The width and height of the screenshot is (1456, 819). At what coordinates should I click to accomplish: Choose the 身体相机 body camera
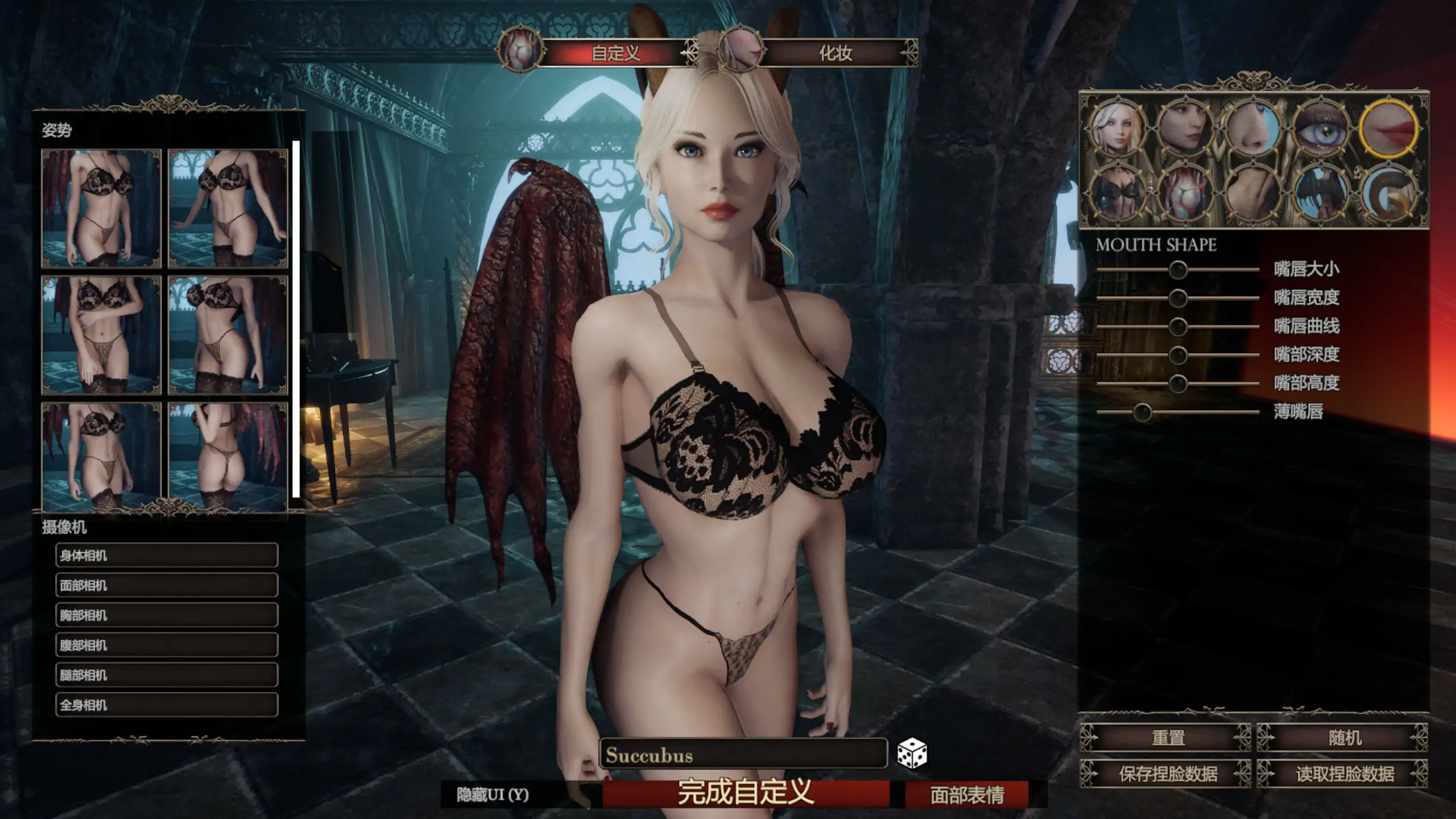(167, 555)
